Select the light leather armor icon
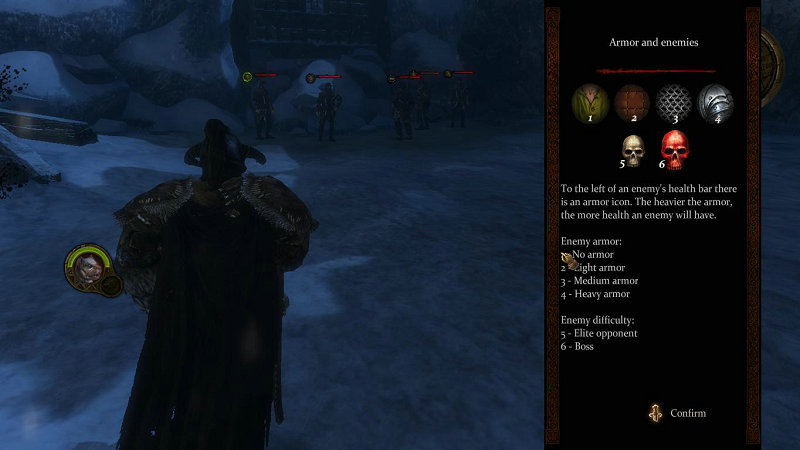The height and width of the screenshot is (450, 800). tap(631, 102)
